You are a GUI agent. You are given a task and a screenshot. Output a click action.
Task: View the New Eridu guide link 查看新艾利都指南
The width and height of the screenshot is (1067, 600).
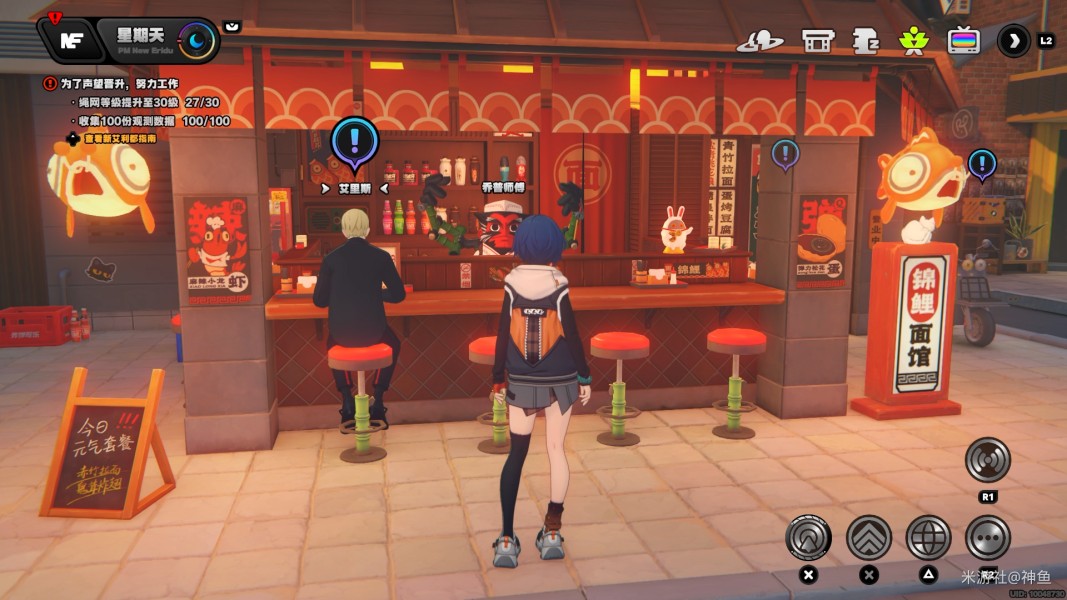120,139
